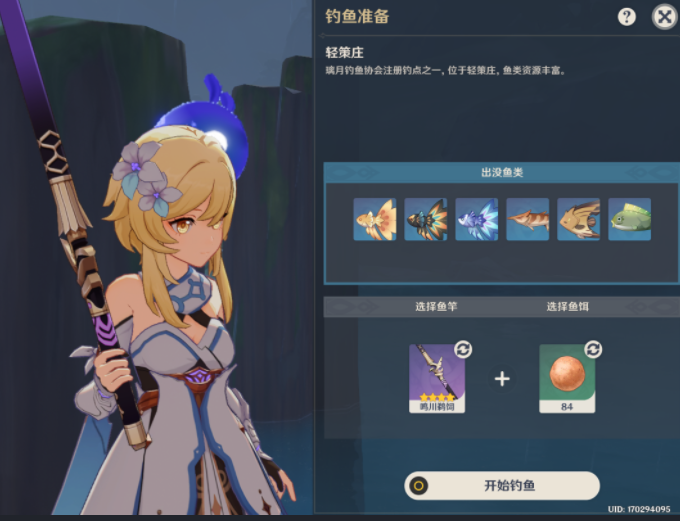
Task: View the blue spiky fish icon
Action: 477,219
